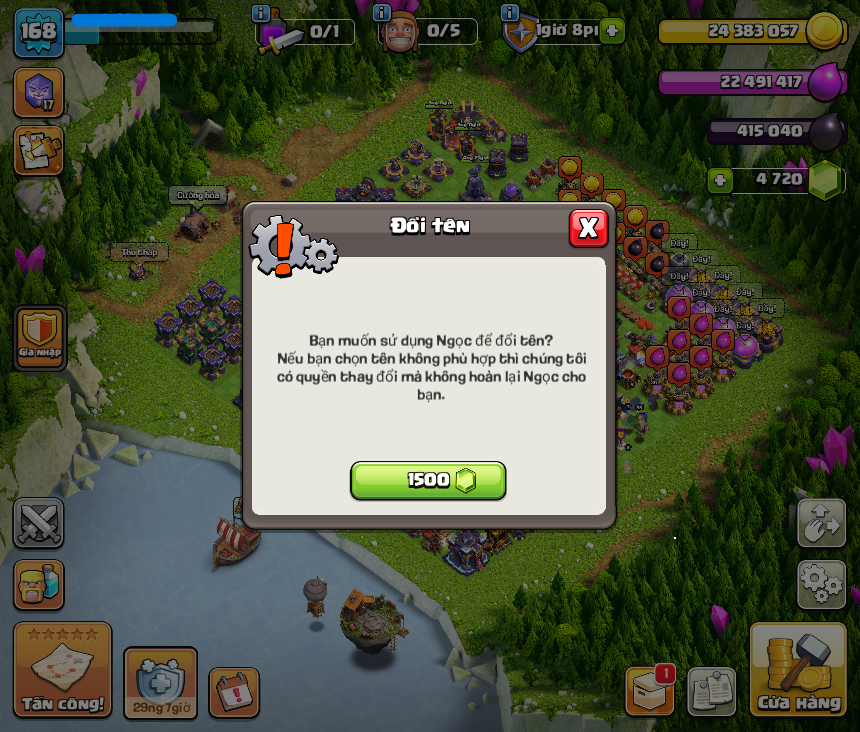Open the crossed swords battle log
This screenshot has height=732, width=860.
tap(39, 522)
